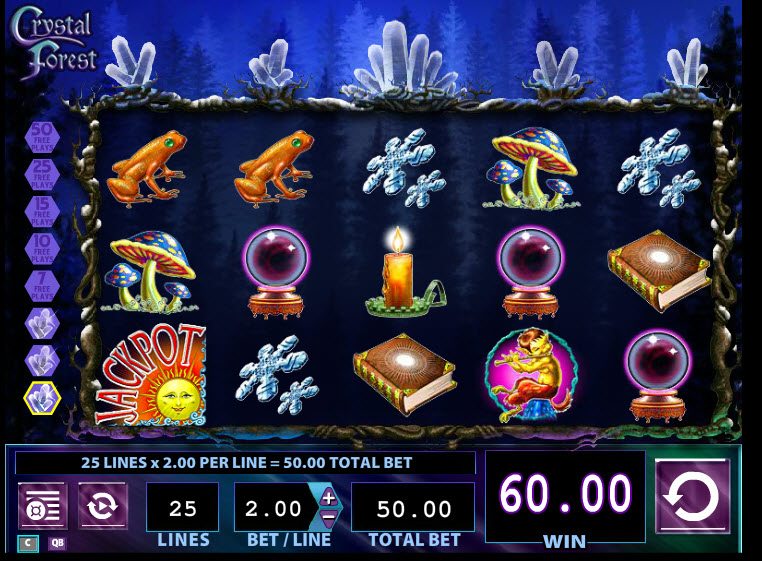Activate the autoplay button
Screen dimensions: 762x561
pyautogui.click(x=103, y=506)
